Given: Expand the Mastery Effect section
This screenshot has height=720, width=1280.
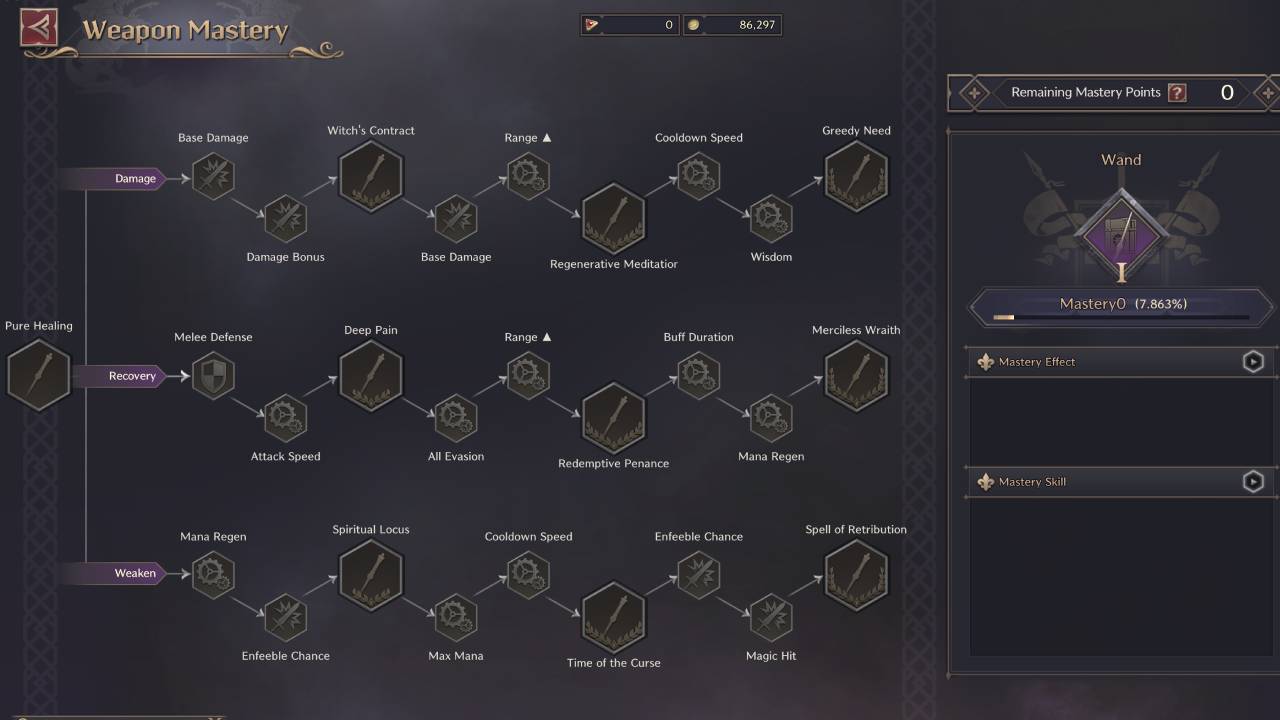Looking at the screenshot, I should pyautogui.click(x=1253, y=361).
